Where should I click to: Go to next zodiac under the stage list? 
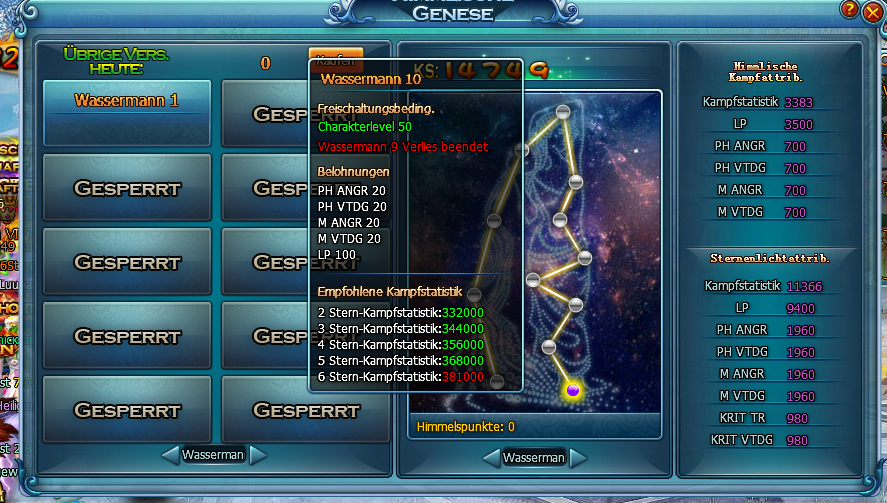tap(259, 455)
